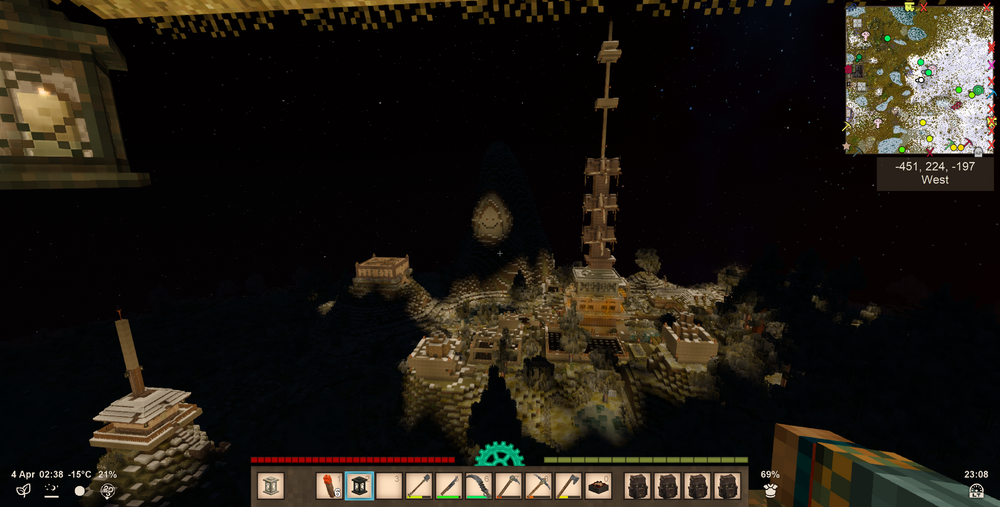Select the torch hotbar slot

click(330, 486)
